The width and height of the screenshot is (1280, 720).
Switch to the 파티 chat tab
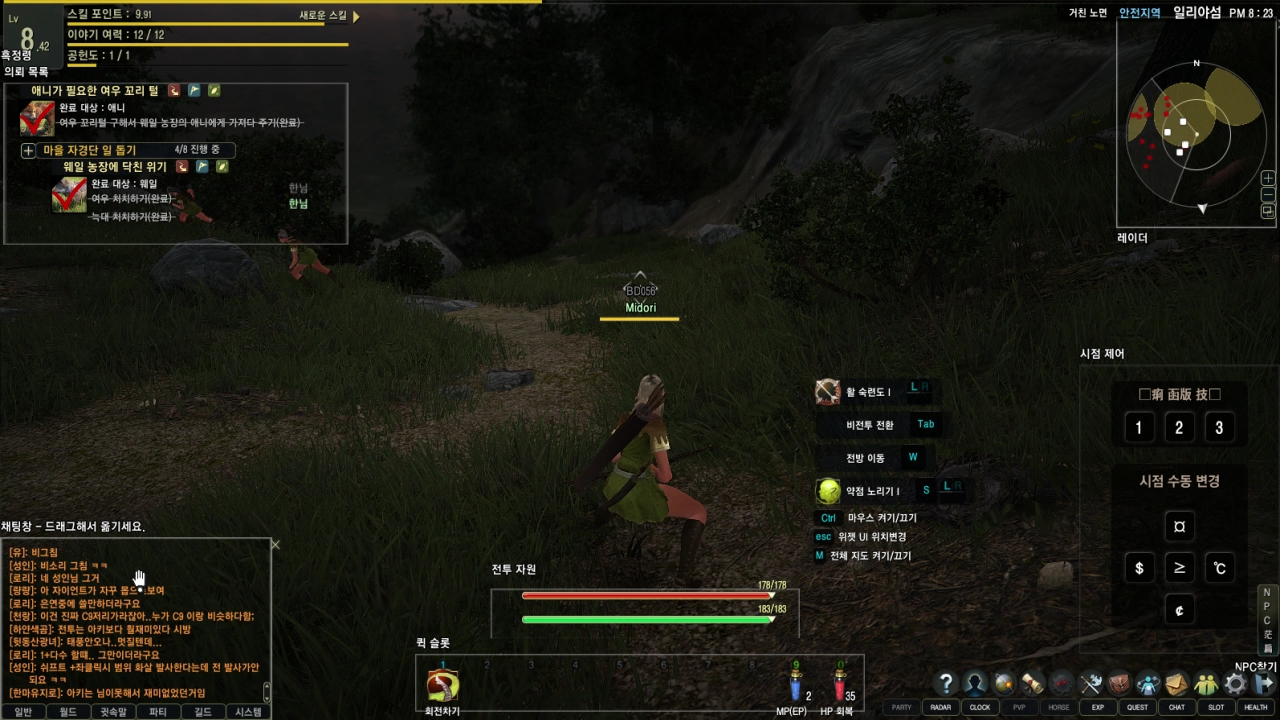pyautogui.click(x=158, y=712)
